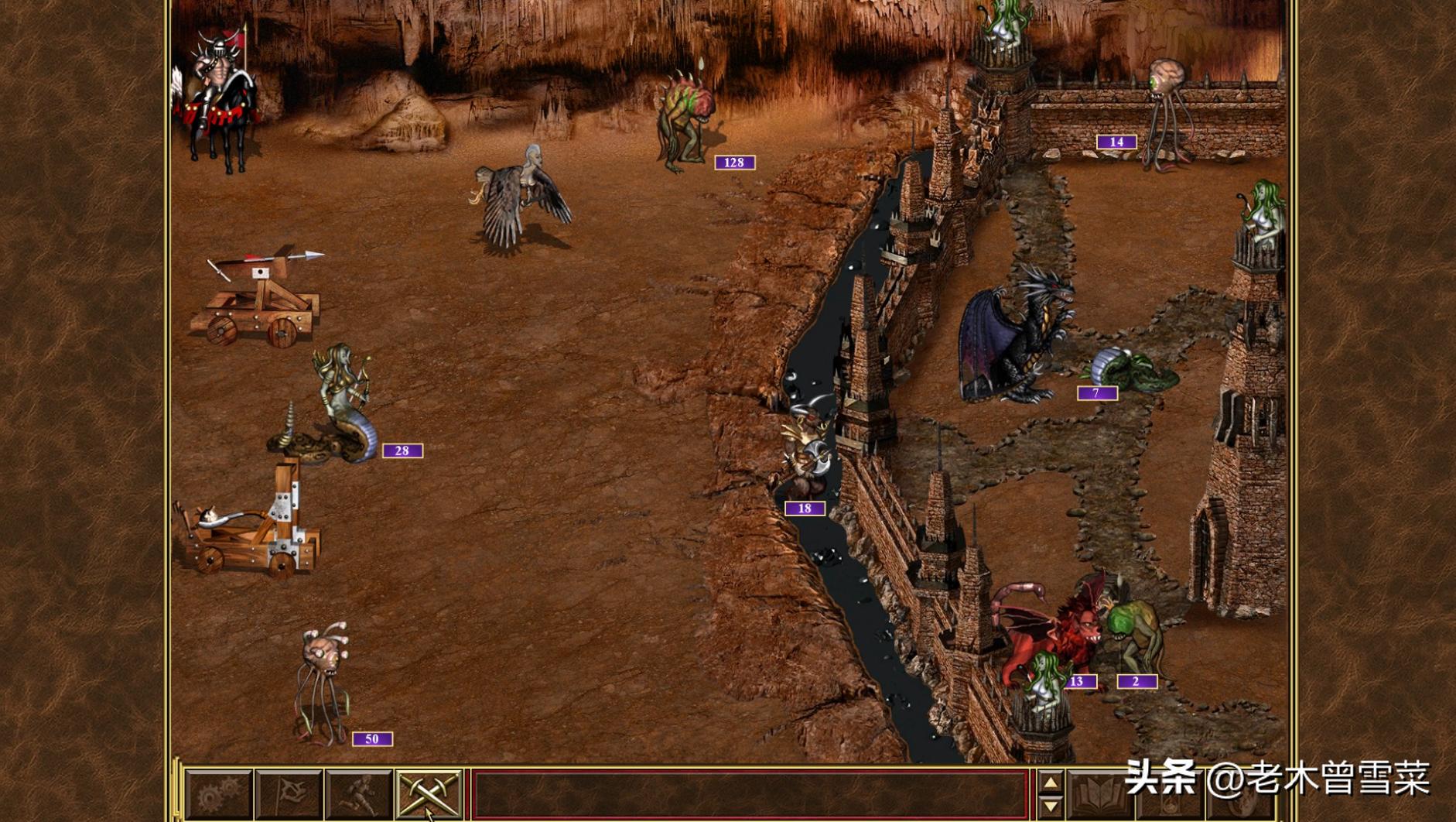The image size is (1456, 822).
Task: Click the combat log down arrow
Action: click(x=1050, y=807)
